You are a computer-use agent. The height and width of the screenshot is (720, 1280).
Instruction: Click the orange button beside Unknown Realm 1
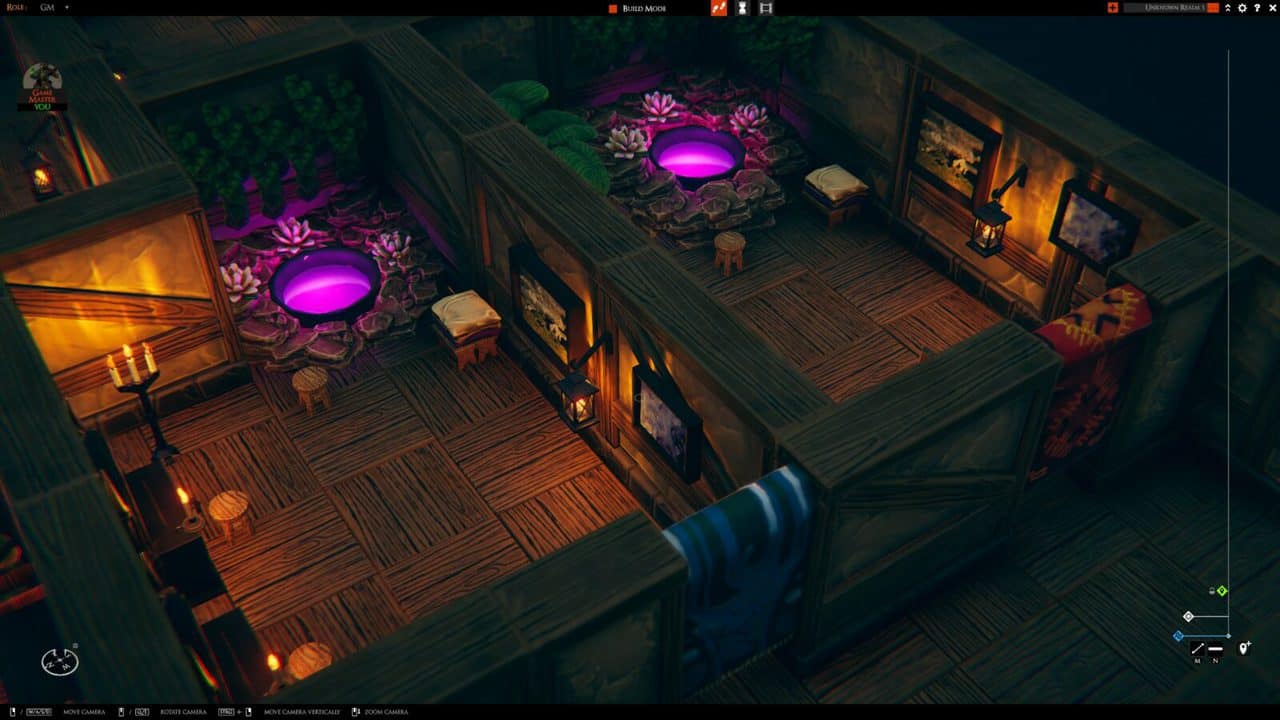(x=1212, y=8)
